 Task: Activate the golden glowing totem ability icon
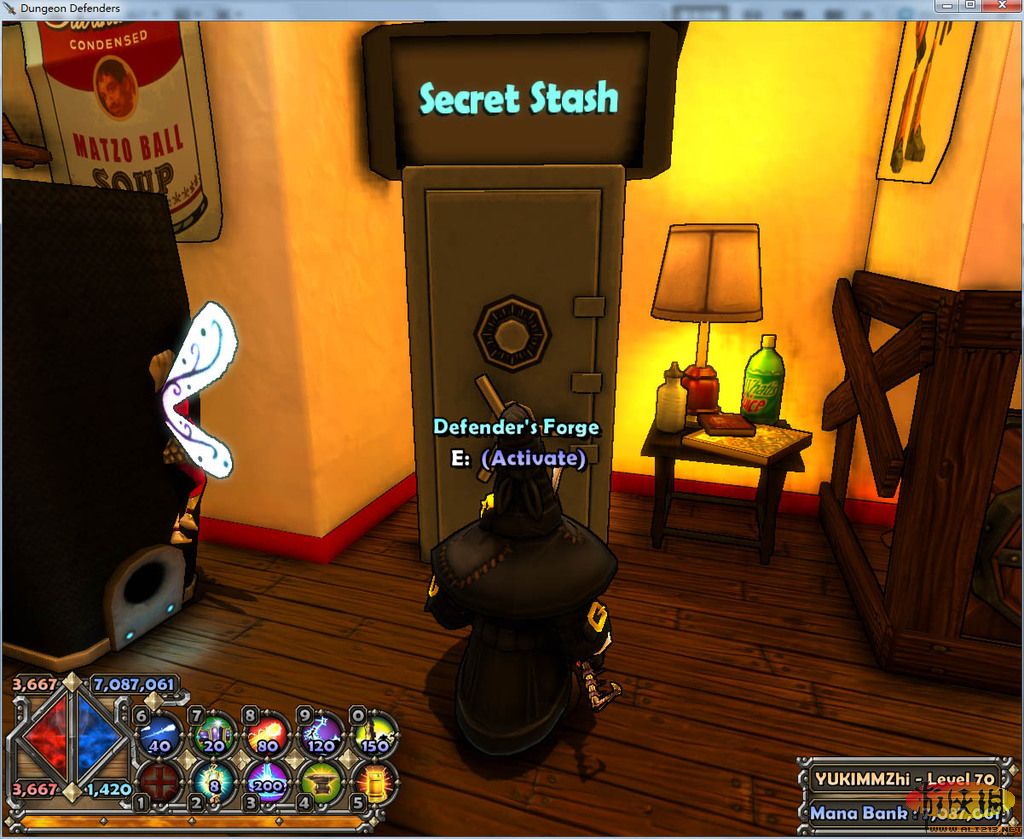[372, 781]
